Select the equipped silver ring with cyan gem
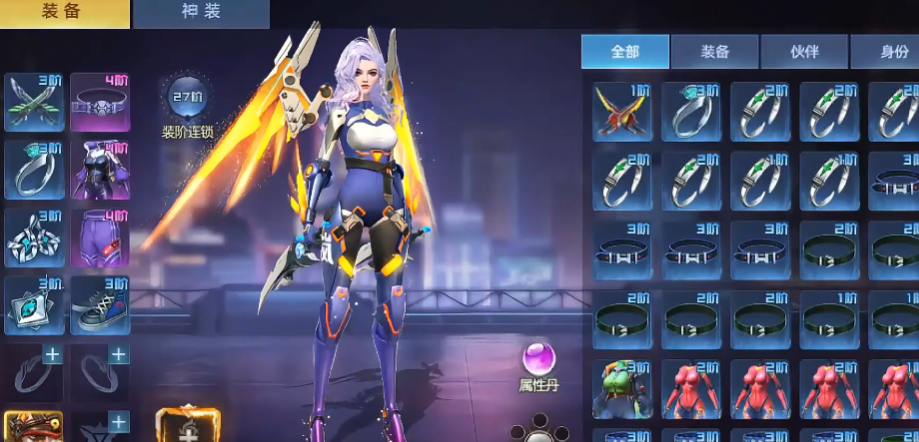The height and width of the screenshot is (442, 919). [x=34, y=170]
